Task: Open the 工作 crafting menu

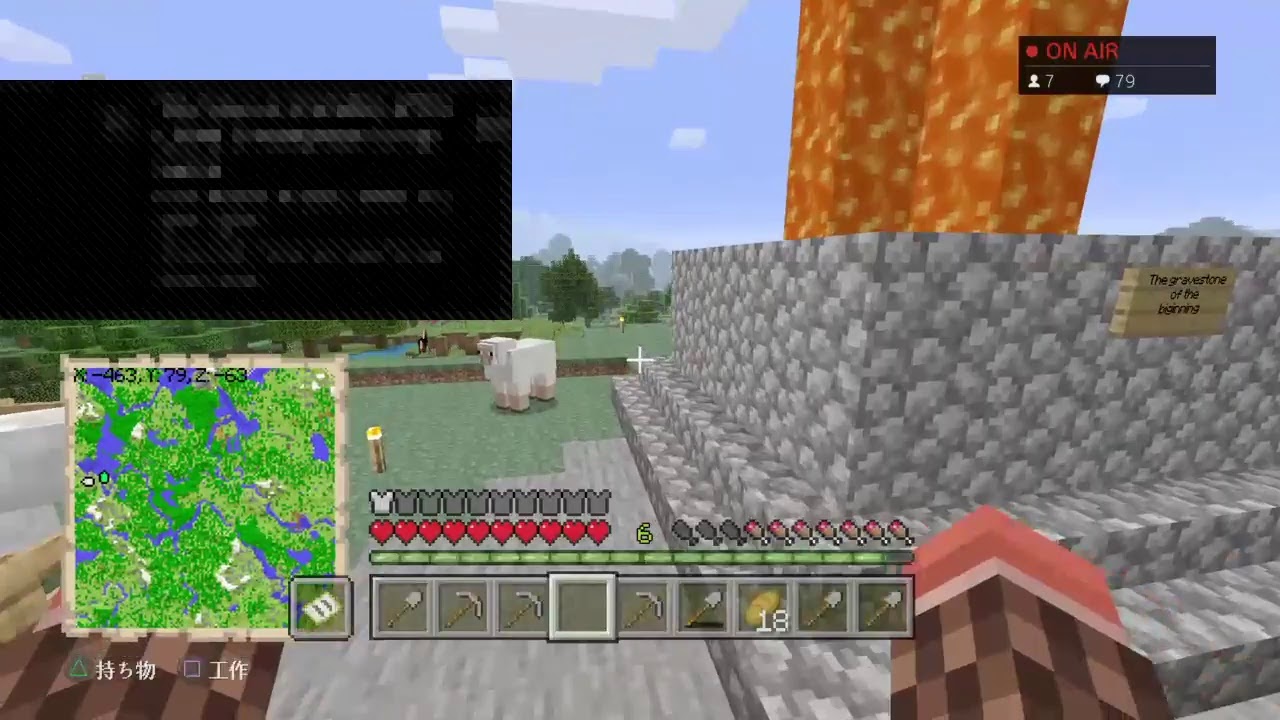Action: coord(228,670)
